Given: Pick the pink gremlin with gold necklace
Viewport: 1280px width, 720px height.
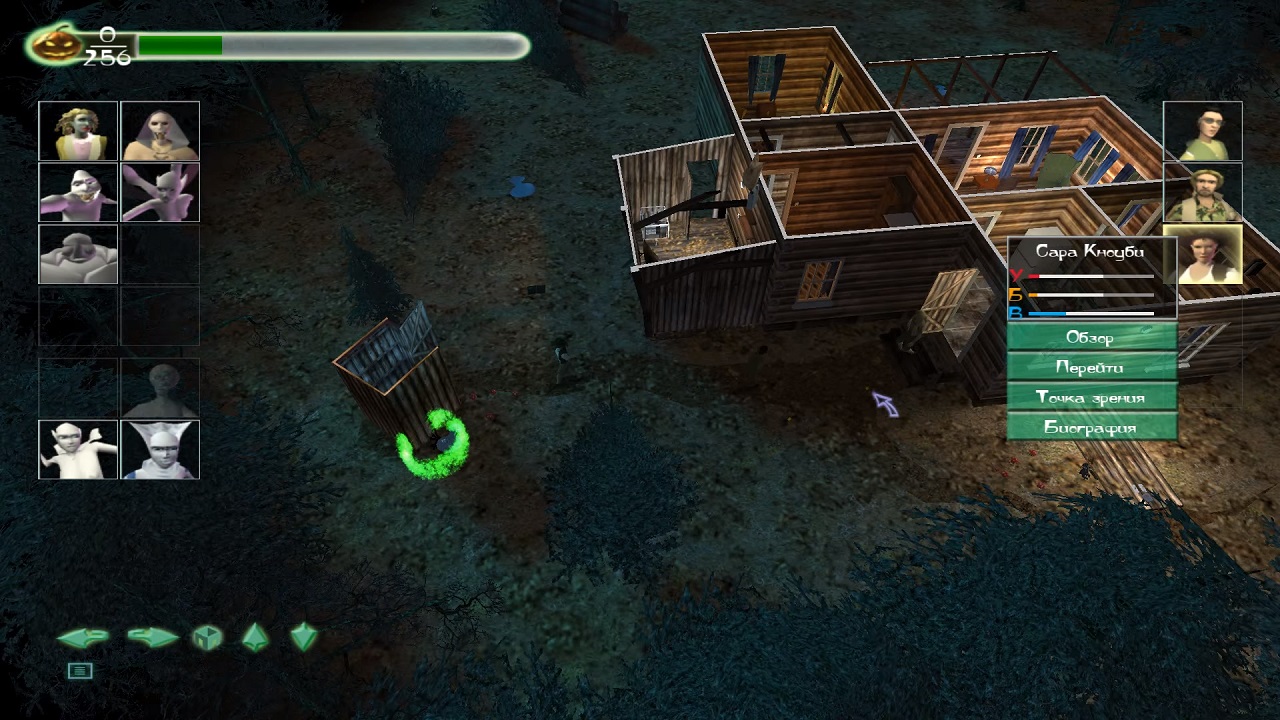Looking at the screenshot, I should 78,192.
